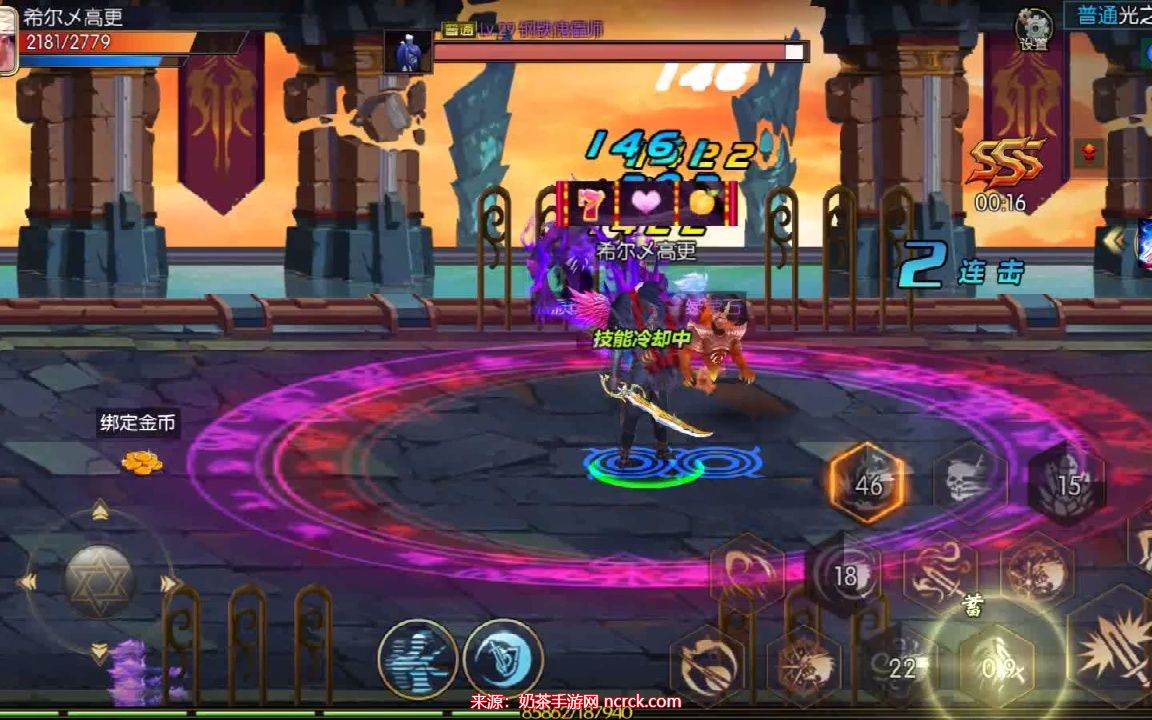
Task: Tap the hexagram virtual joystick knob
Action: click(99, 581)
